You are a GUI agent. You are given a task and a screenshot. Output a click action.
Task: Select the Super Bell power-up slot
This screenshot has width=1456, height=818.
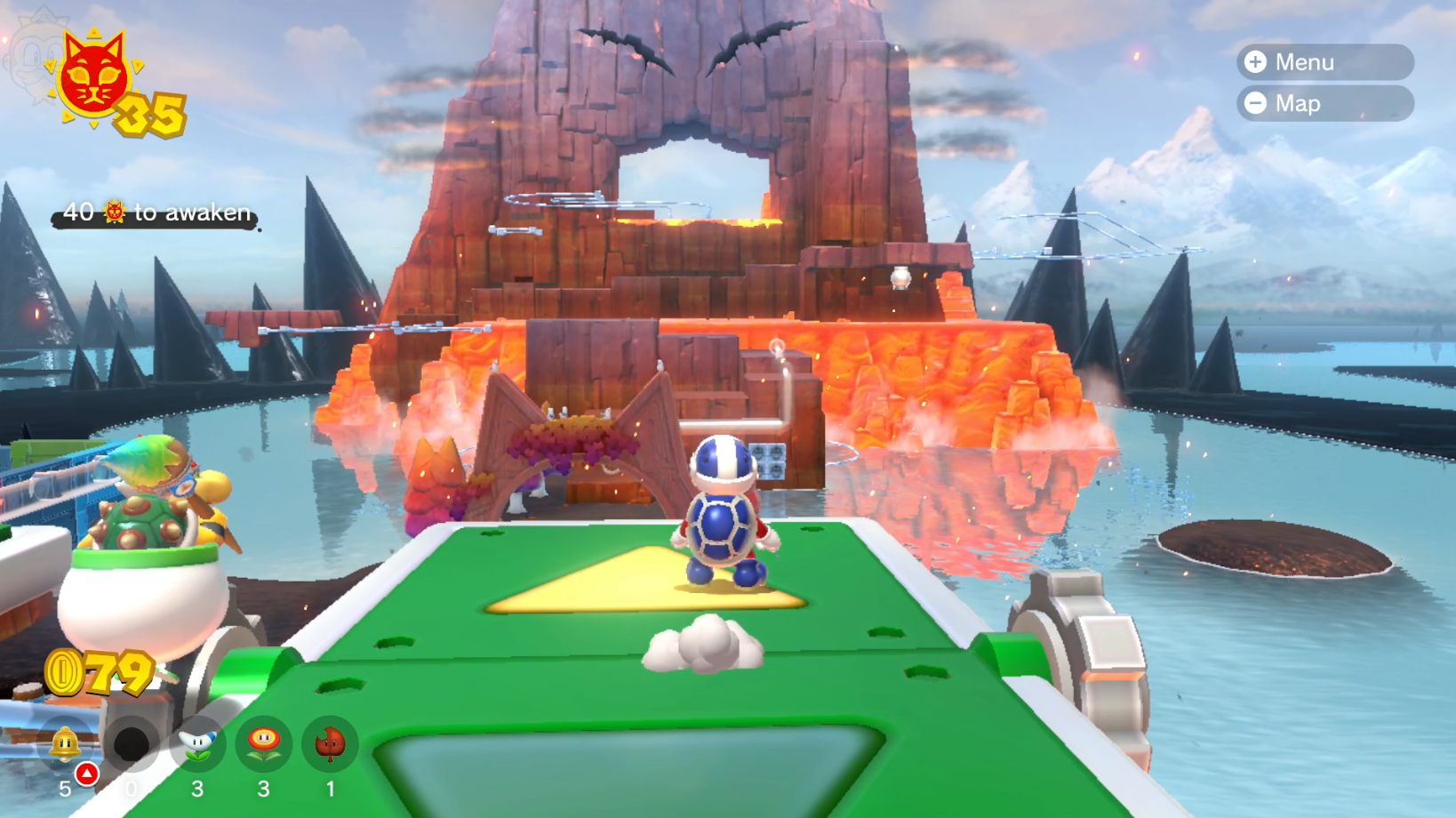tap(66, 745)
